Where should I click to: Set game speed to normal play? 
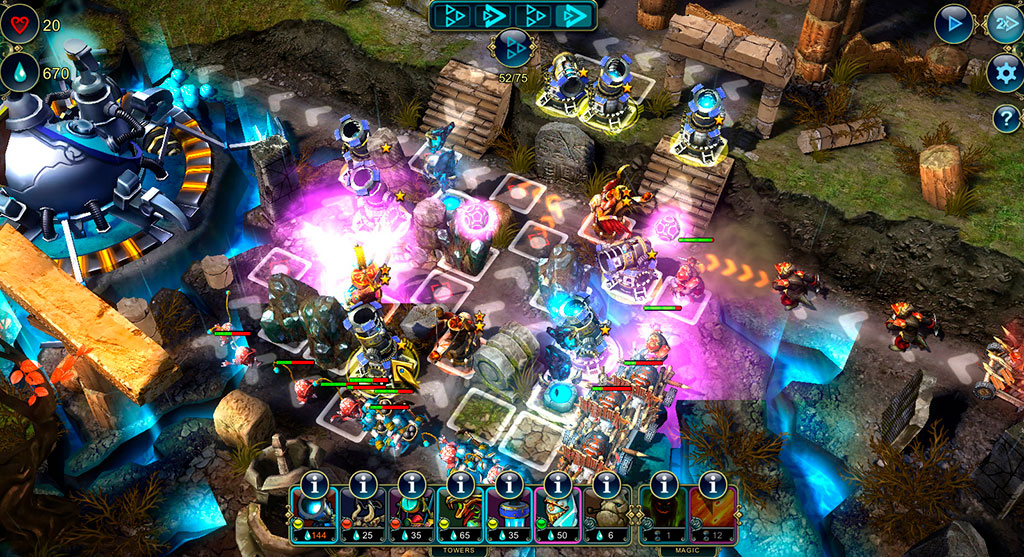(954, 25)
